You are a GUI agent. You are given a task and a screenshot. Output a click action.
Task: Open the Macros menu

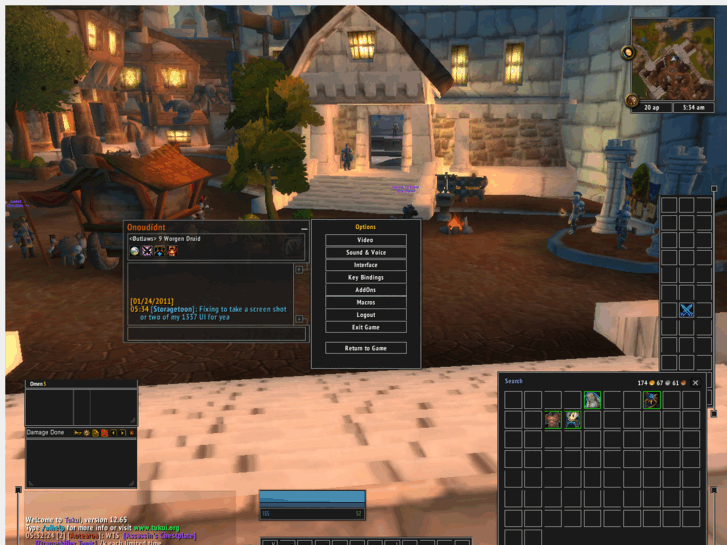(x=366, y=302)
